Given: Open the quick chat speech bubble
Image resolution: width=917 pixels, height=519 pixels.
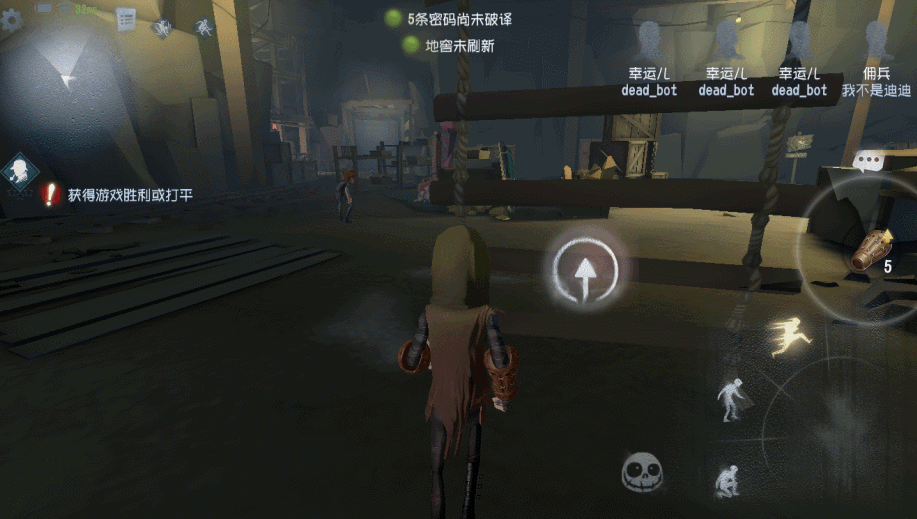Looking at the screenshot, I should click(x=866, y=160).
